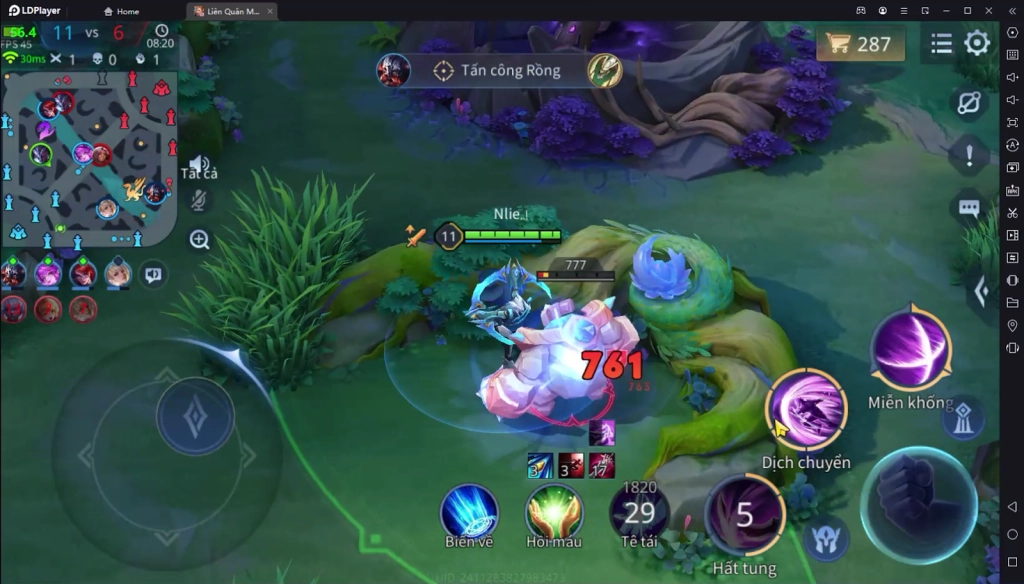Activate the Hồi máu heal
The height and width of the screenshot is (584, 1024).
coord(554,512)
